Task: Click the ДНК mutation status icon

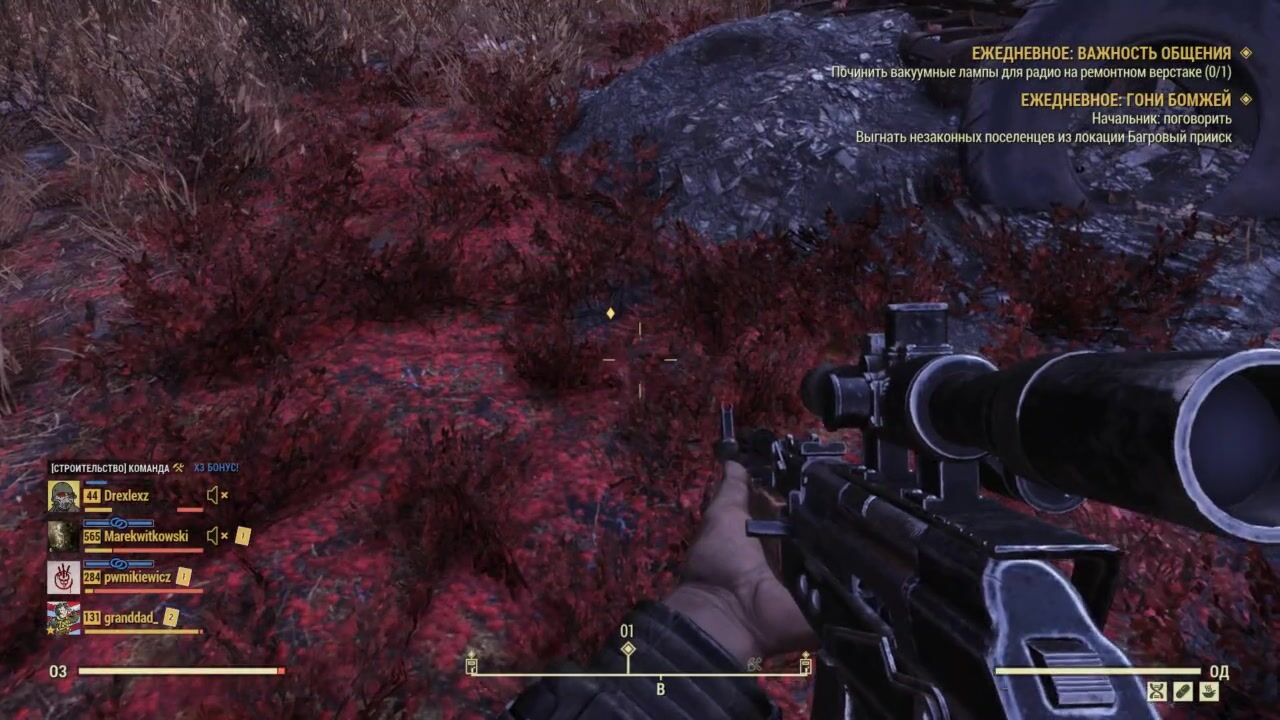Action: [1157, 690]
